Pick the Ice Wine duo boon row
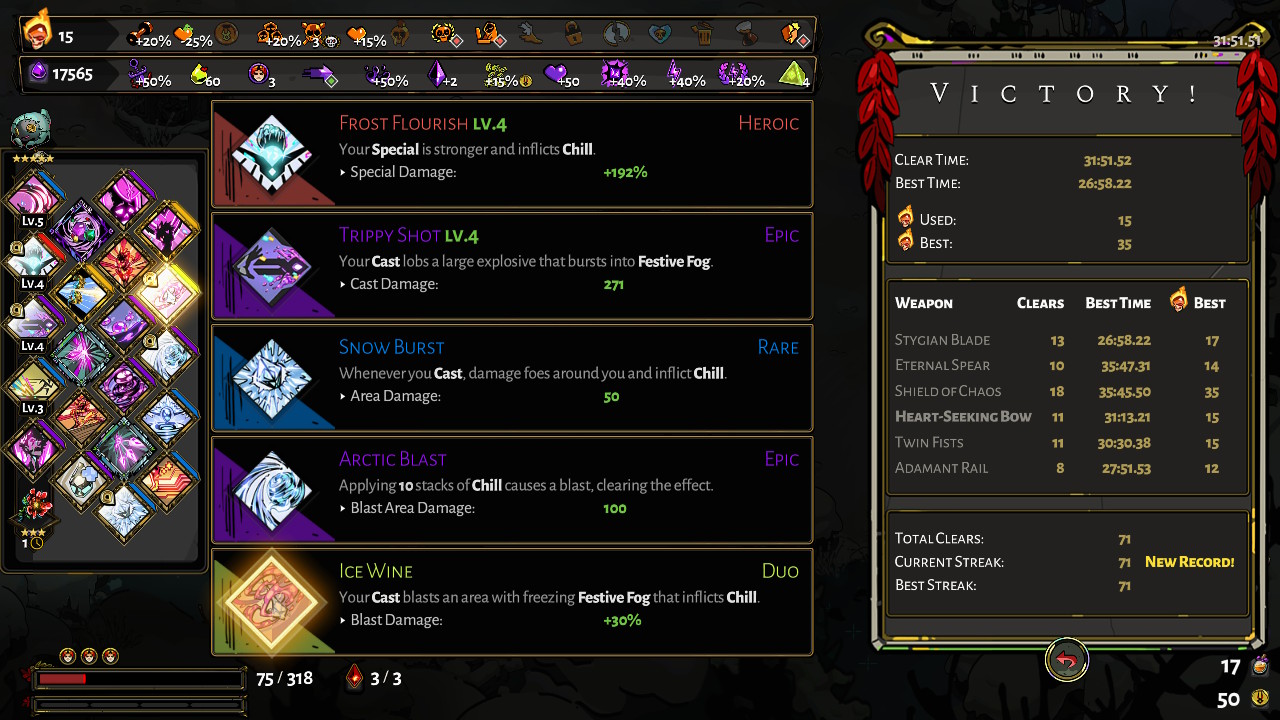The image size is (1280, 720). click(512, 602)
